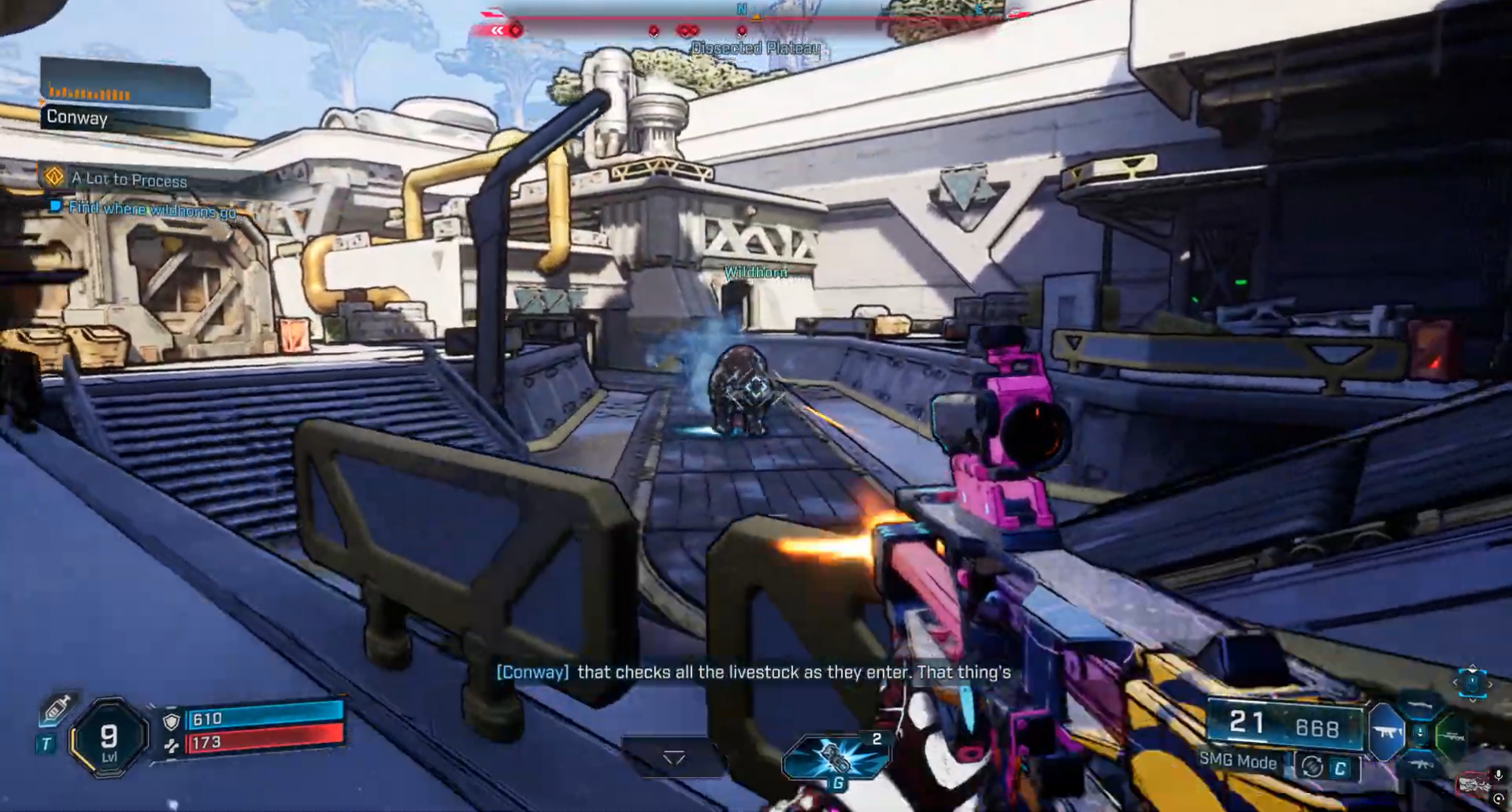1512x812 pixels.
Task: Switch to the top weapon slot
Action: tap(1420, 706)
